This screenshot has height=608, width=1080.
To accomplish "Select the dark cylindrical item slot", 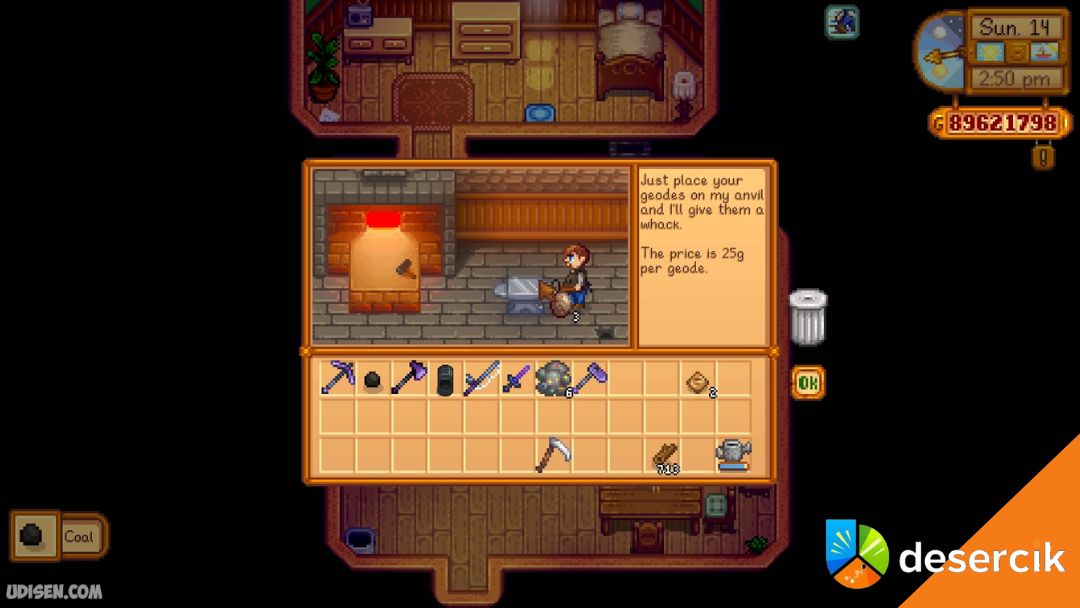I will coord(445,379).
